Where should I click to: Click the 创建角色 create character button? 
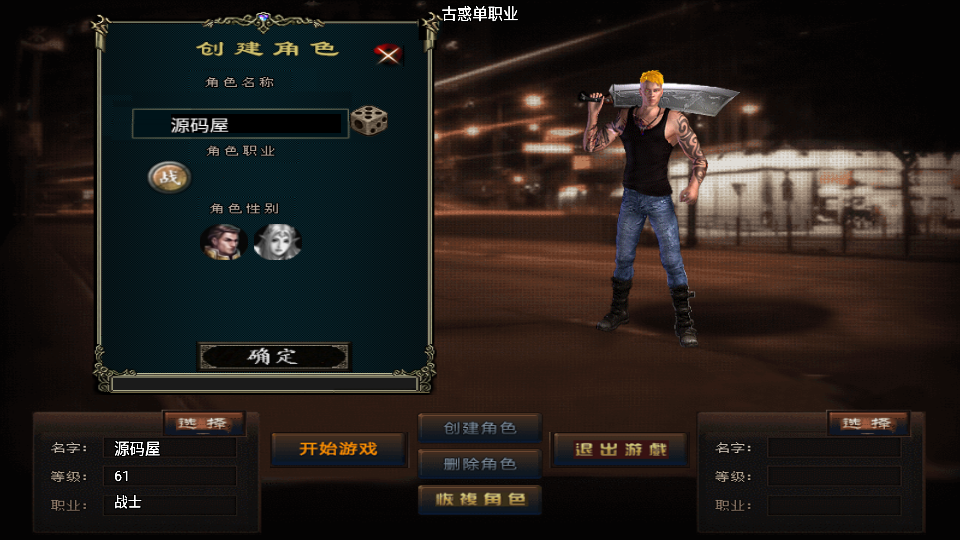(480, 428)
